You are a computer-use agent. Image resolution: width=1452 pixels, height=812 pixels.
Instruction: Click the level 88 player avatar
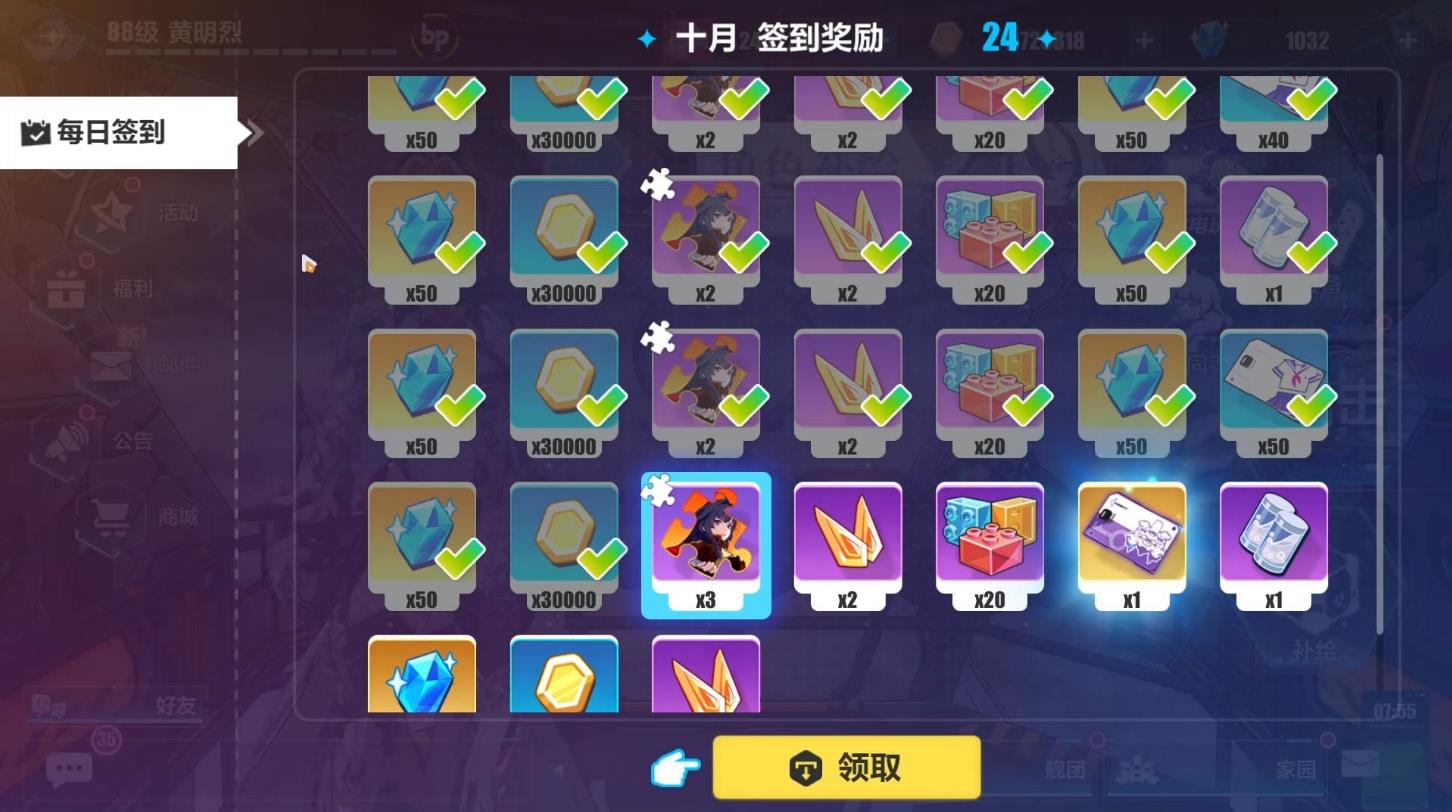[49, 35]
